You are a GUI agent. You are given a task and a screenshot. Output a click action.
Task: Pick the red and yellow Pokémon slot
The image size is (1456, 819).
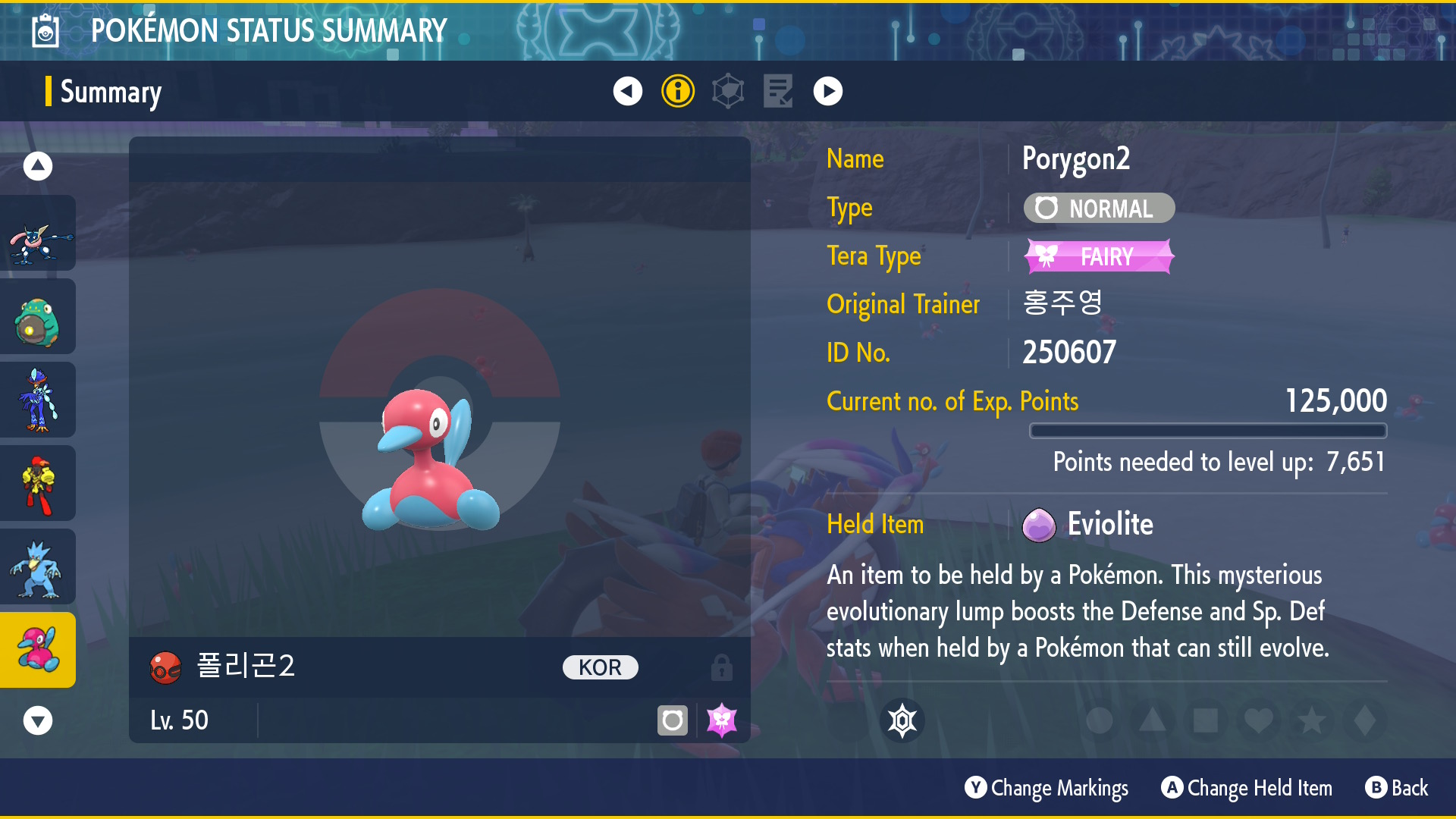click(38, 484)
